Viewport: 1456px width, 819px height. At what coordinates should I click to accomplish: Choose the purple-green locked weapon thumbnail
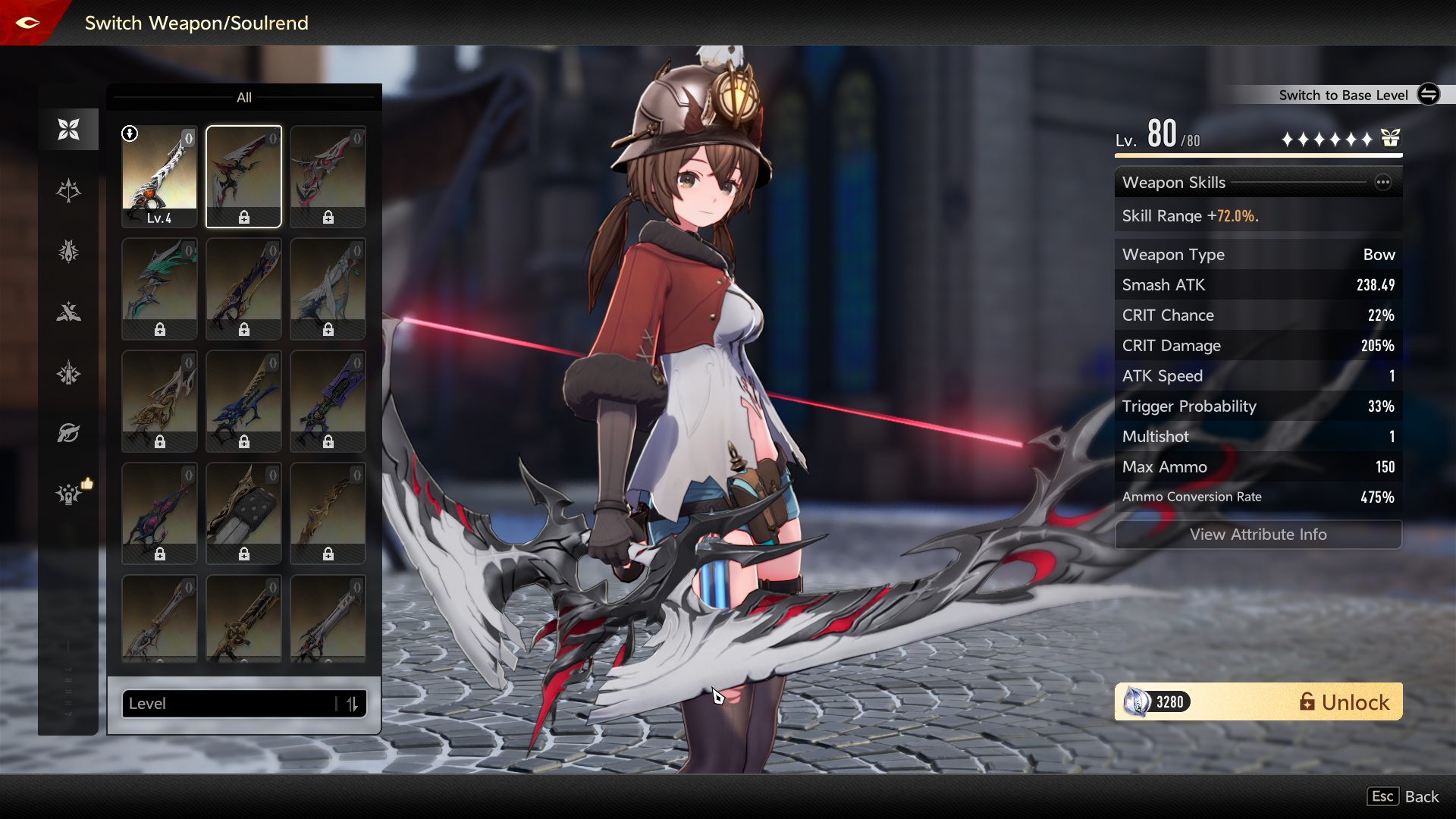pyautogui.click(x=328, y=401)
